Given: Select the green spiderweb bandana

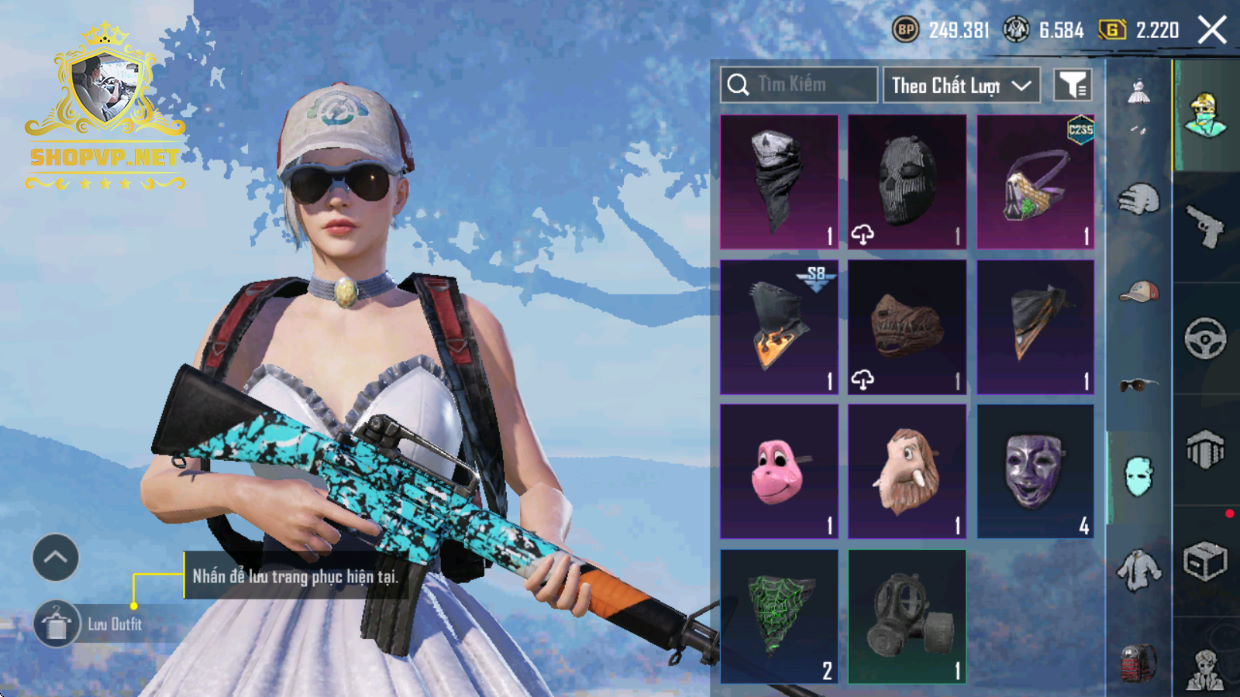Looking at the screenshot, I should [779, 616].
